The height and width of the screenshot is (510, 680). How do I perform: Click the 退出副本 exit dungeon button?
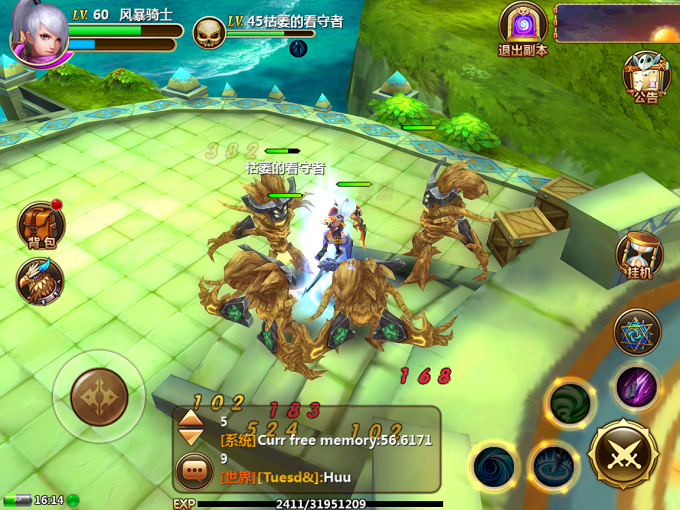pyautogui.click(x=522, y=28)
